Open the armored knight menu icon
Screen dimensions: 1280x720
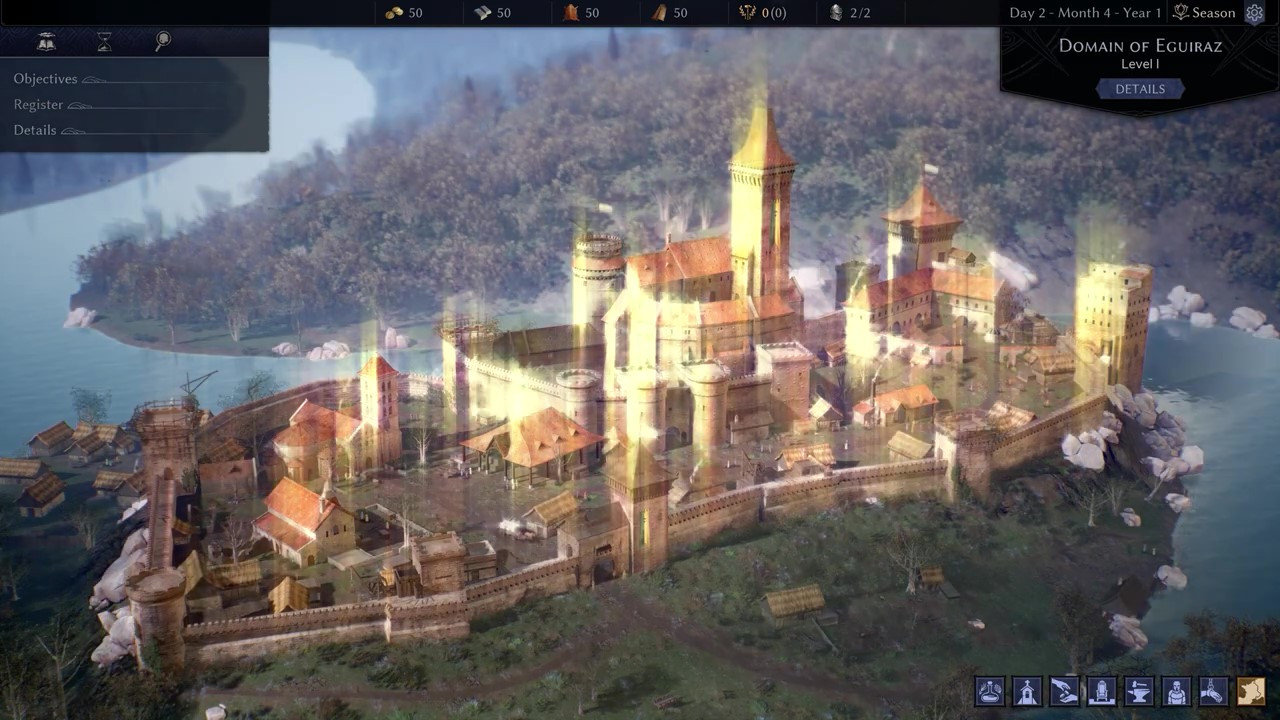(x=1176, y=691)
